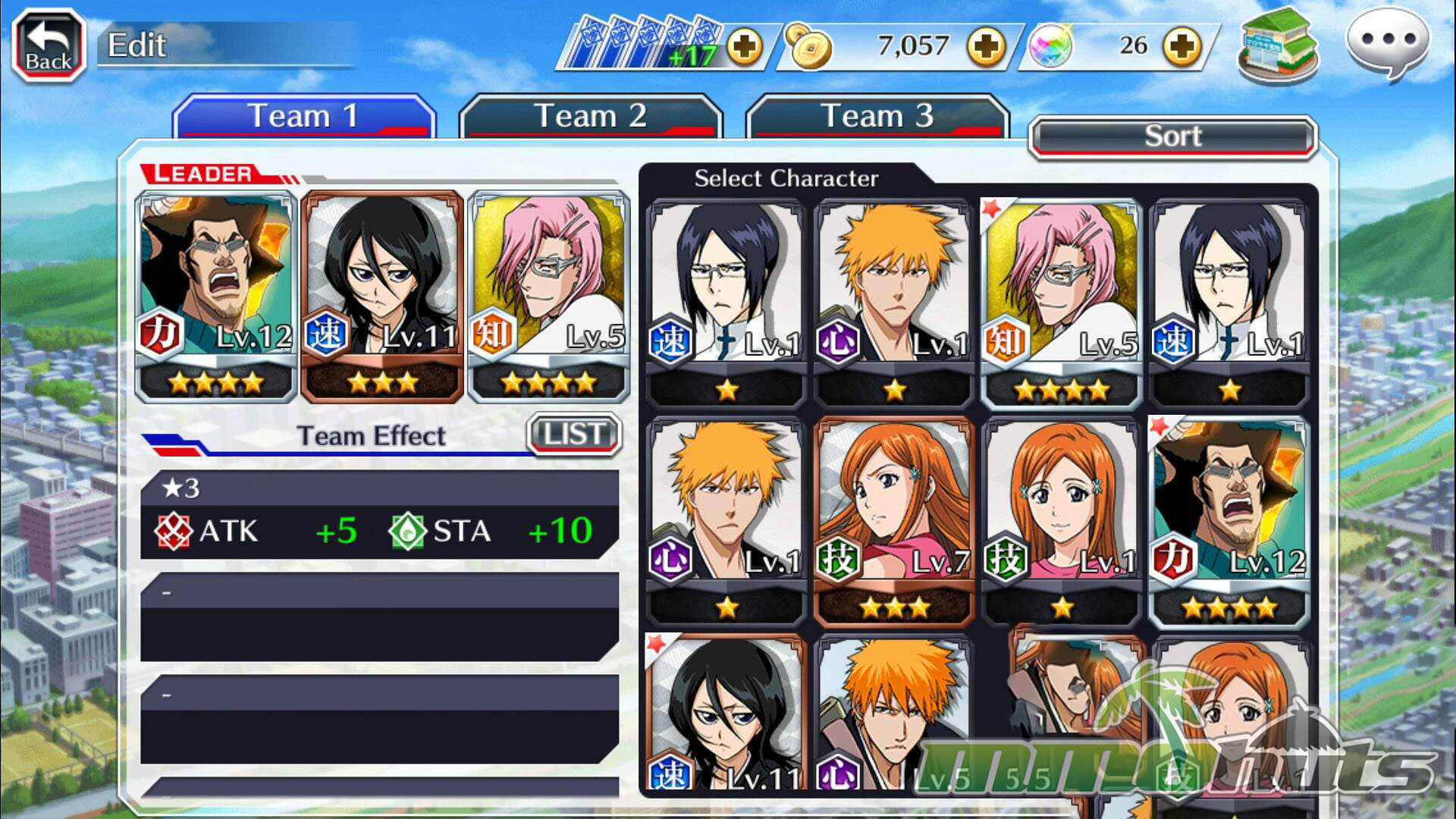1456x819 pixels.
Task: Switch to the Team 2 tab
Action: pyautogui.click(x=590, y=116)
